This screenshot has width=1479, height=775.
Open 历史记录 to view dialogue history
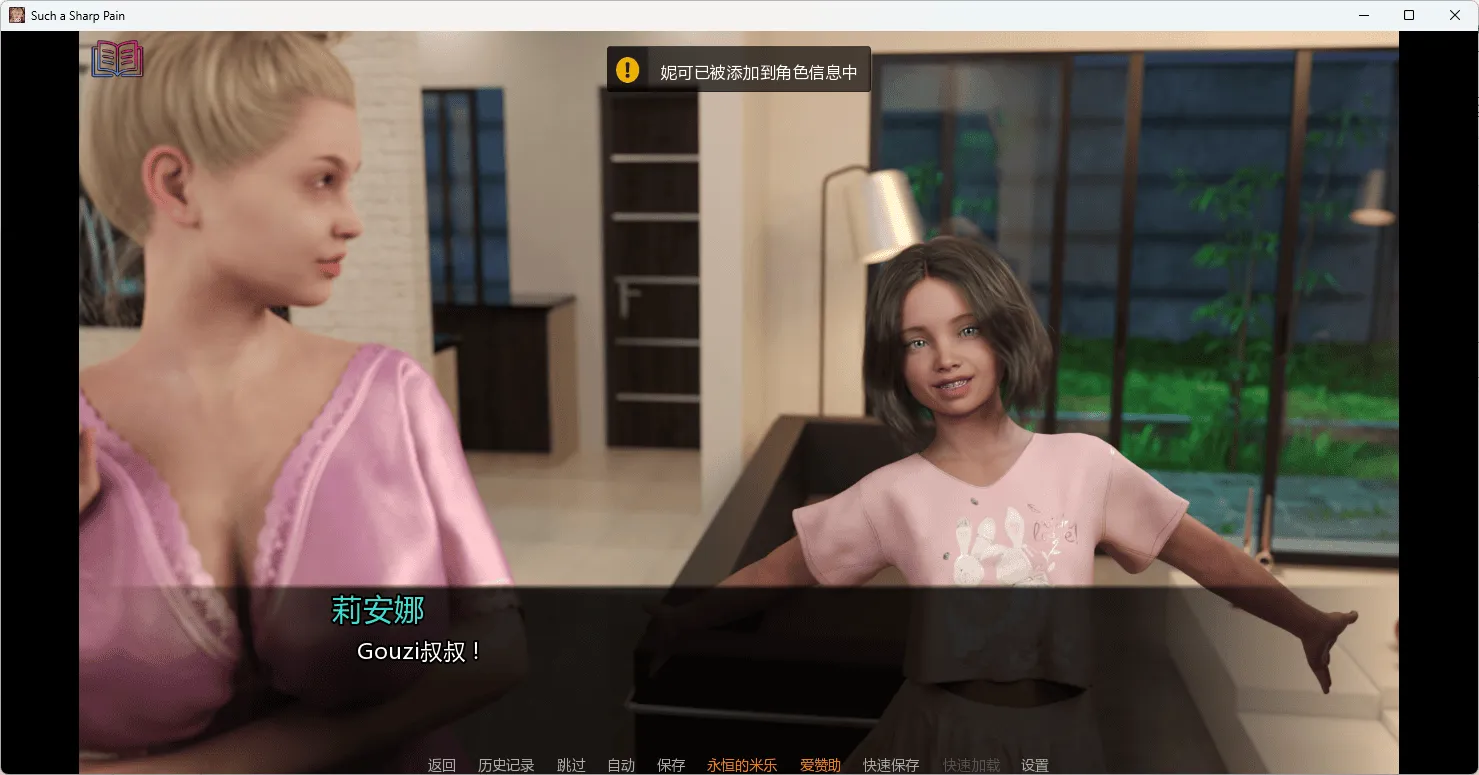tap(507, 764)
